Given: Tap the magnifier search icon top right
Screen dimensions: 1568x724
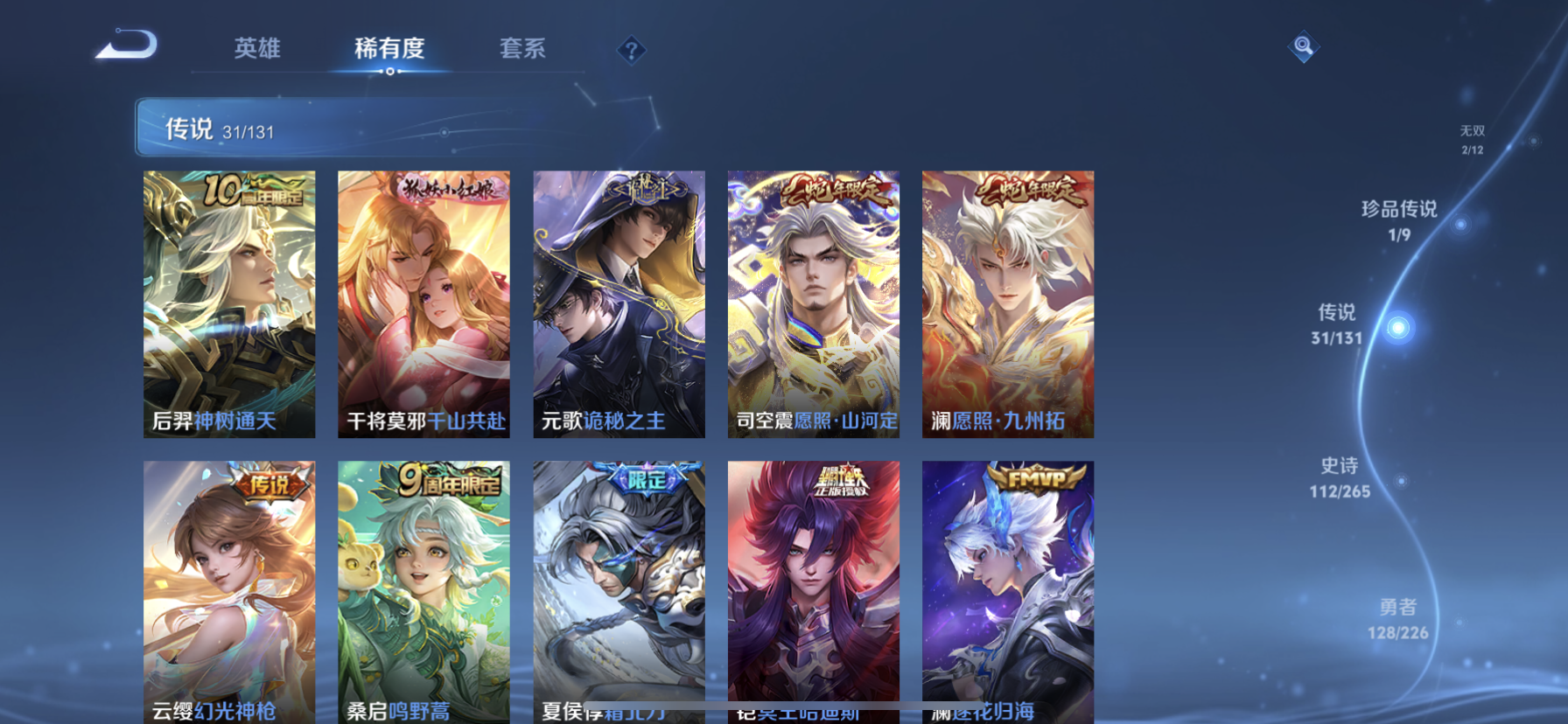Looking at the screenshot, I should (x=1303, y=46).
